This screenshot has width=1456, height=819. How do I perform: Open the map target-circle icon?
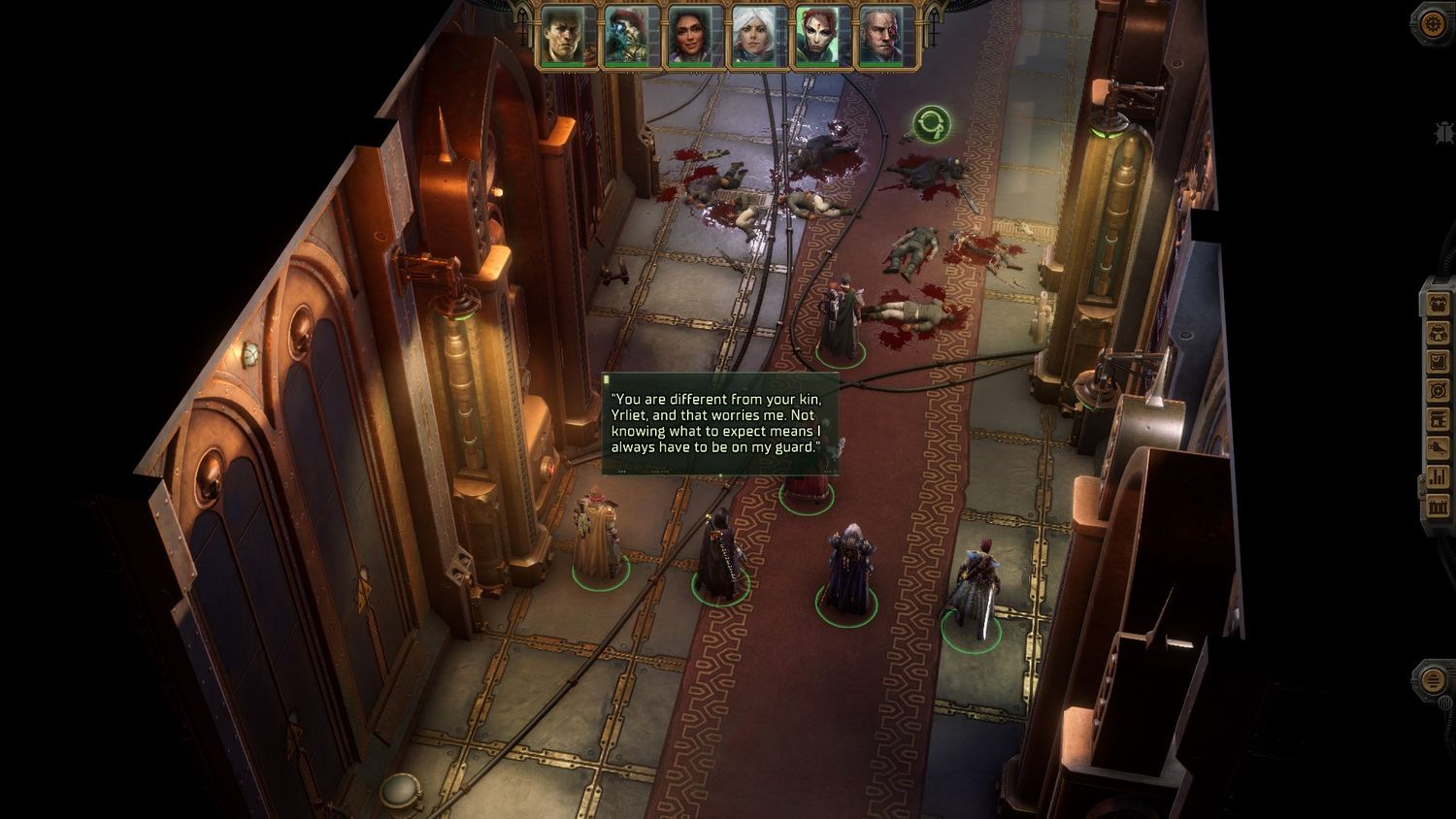(1438, 391)
